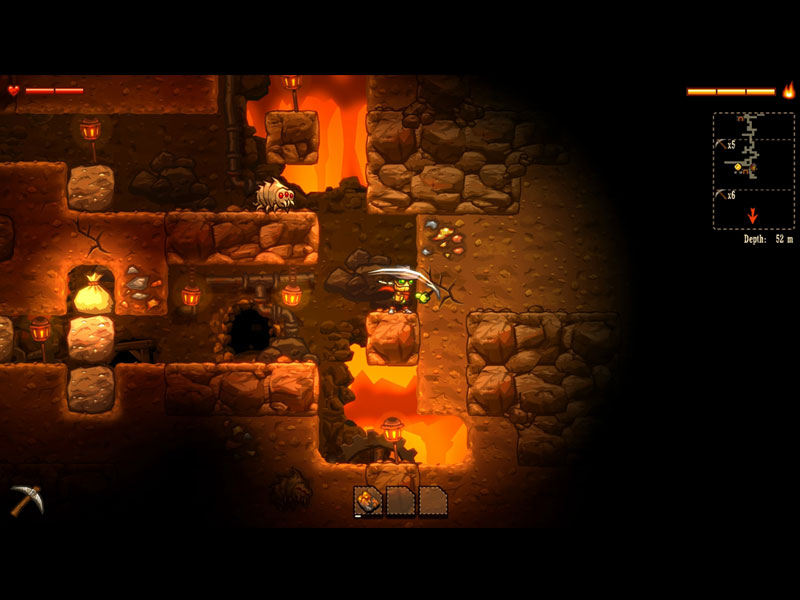This screenshot has height=600, width=800.
Task: Click the gold coin marker on minimap
Action: coord(740,166)
